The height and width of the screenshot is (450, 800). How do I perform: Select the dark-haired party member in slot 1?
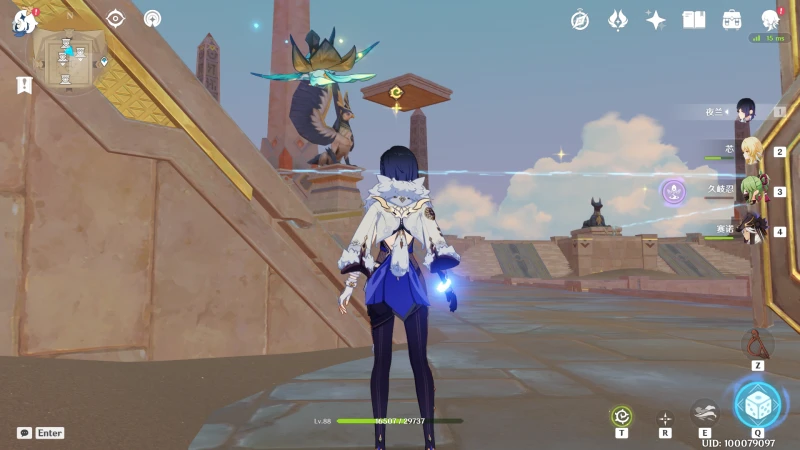tap(745, 111)
